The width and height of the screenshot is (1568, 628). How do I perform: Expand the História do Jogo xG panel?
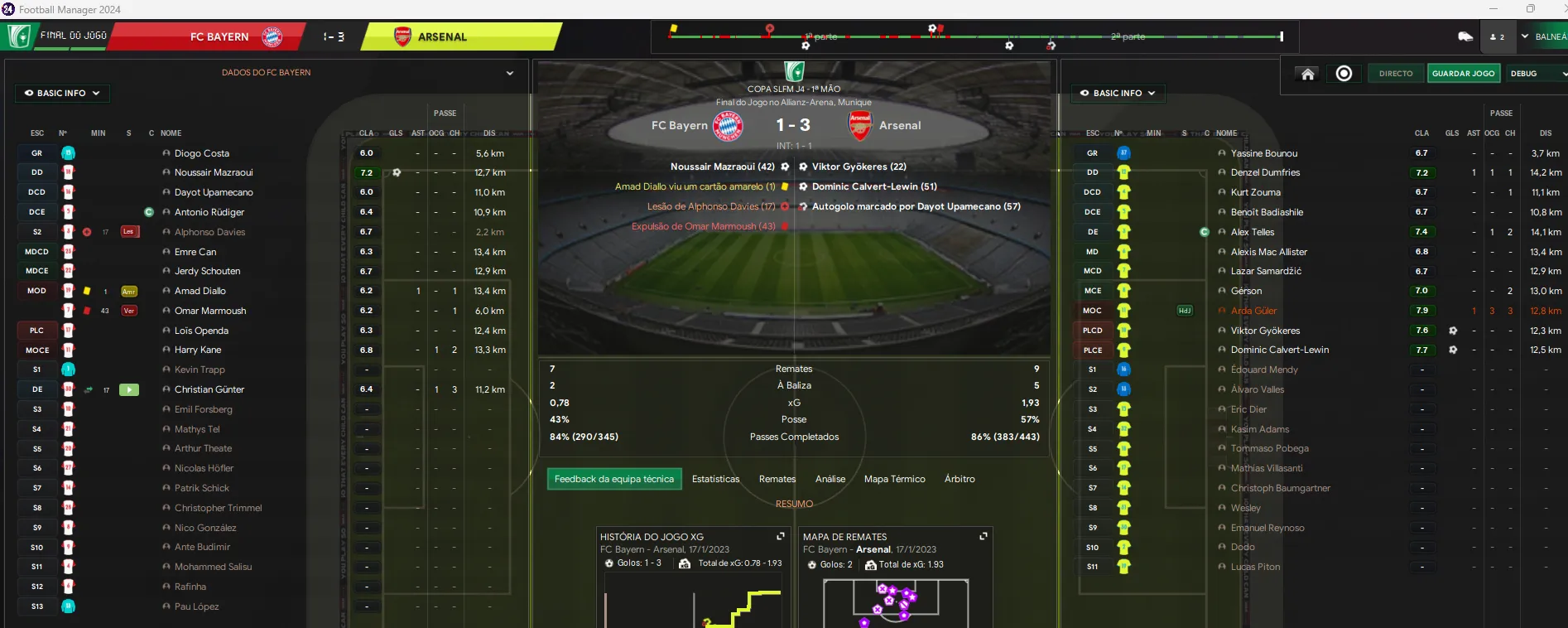(780, 537)
